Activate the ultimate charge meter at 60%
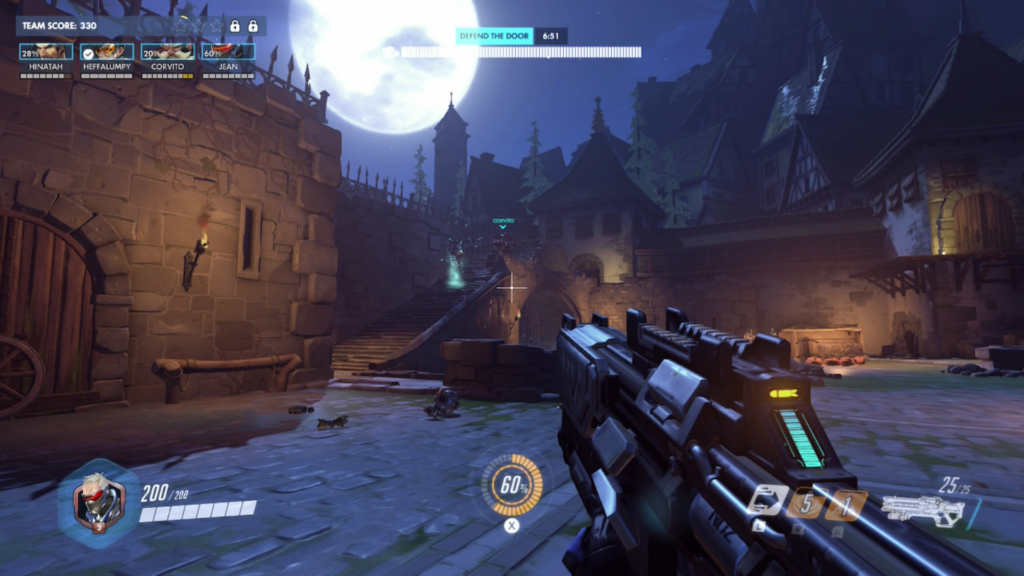Viewport: 1024px width, 576px height. (x=513, y=486)
